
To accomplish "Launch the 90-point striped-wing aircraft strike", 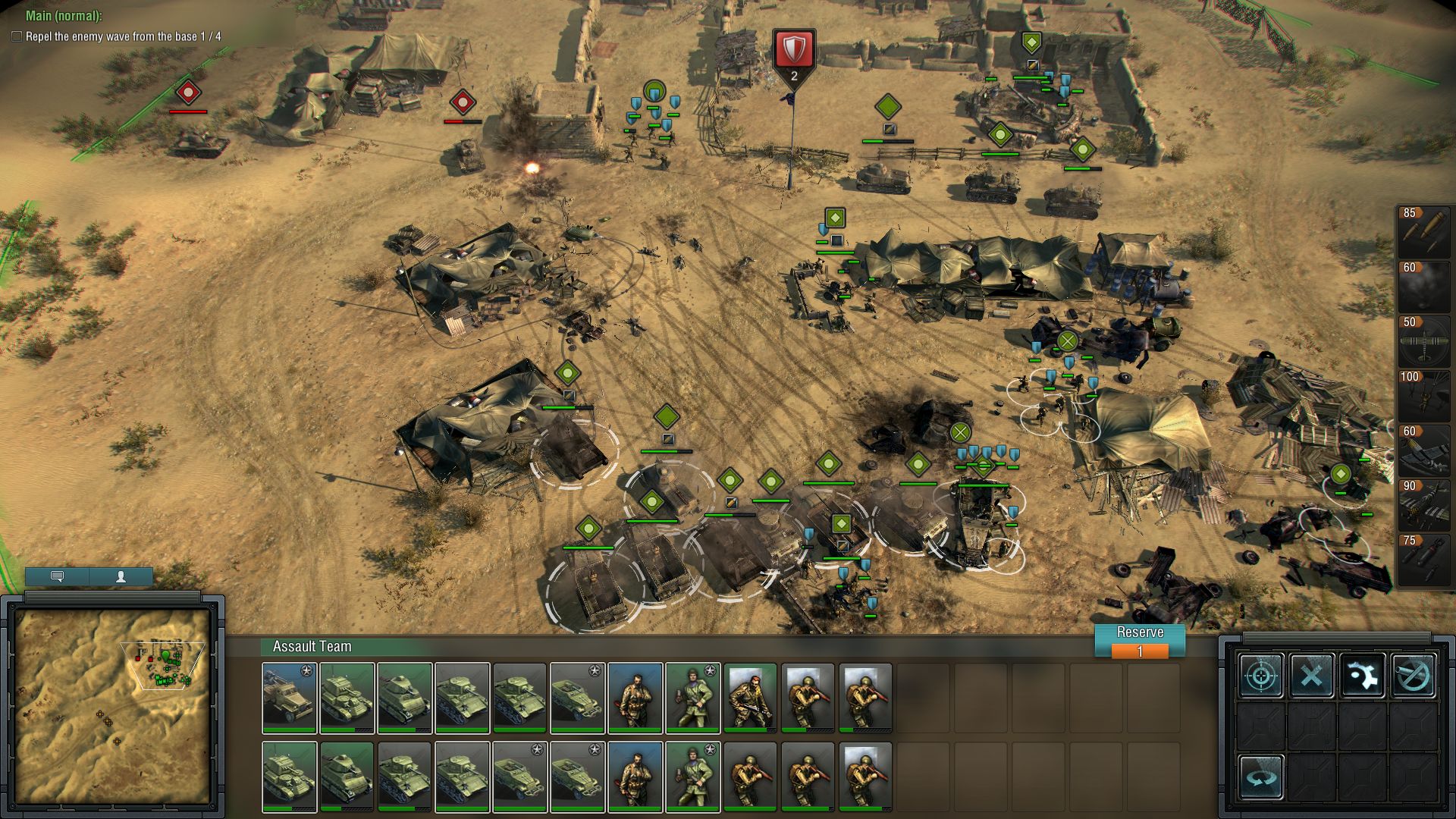I will coord(1423,504).
